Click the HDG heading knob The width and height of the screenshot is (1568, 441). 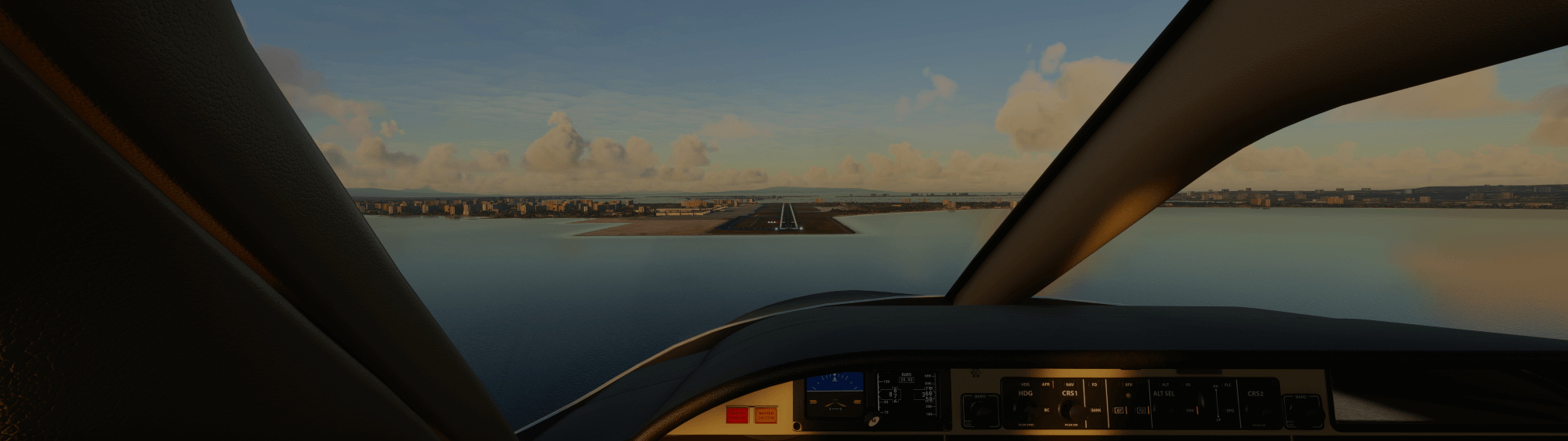1026,410
